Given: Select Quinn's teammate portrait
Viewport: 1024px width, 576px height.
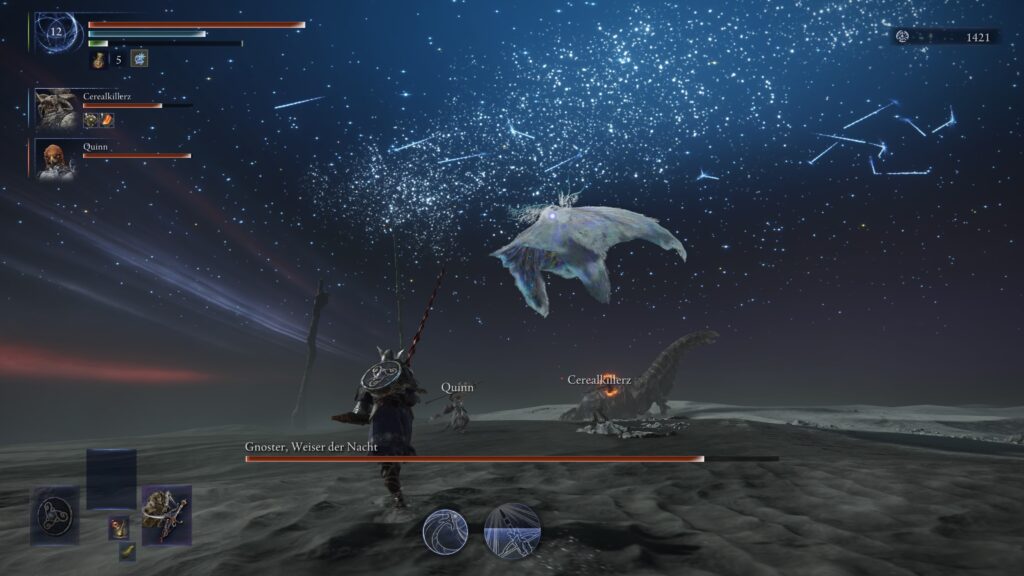Looking at the screenshot, I should pos(56,158).
